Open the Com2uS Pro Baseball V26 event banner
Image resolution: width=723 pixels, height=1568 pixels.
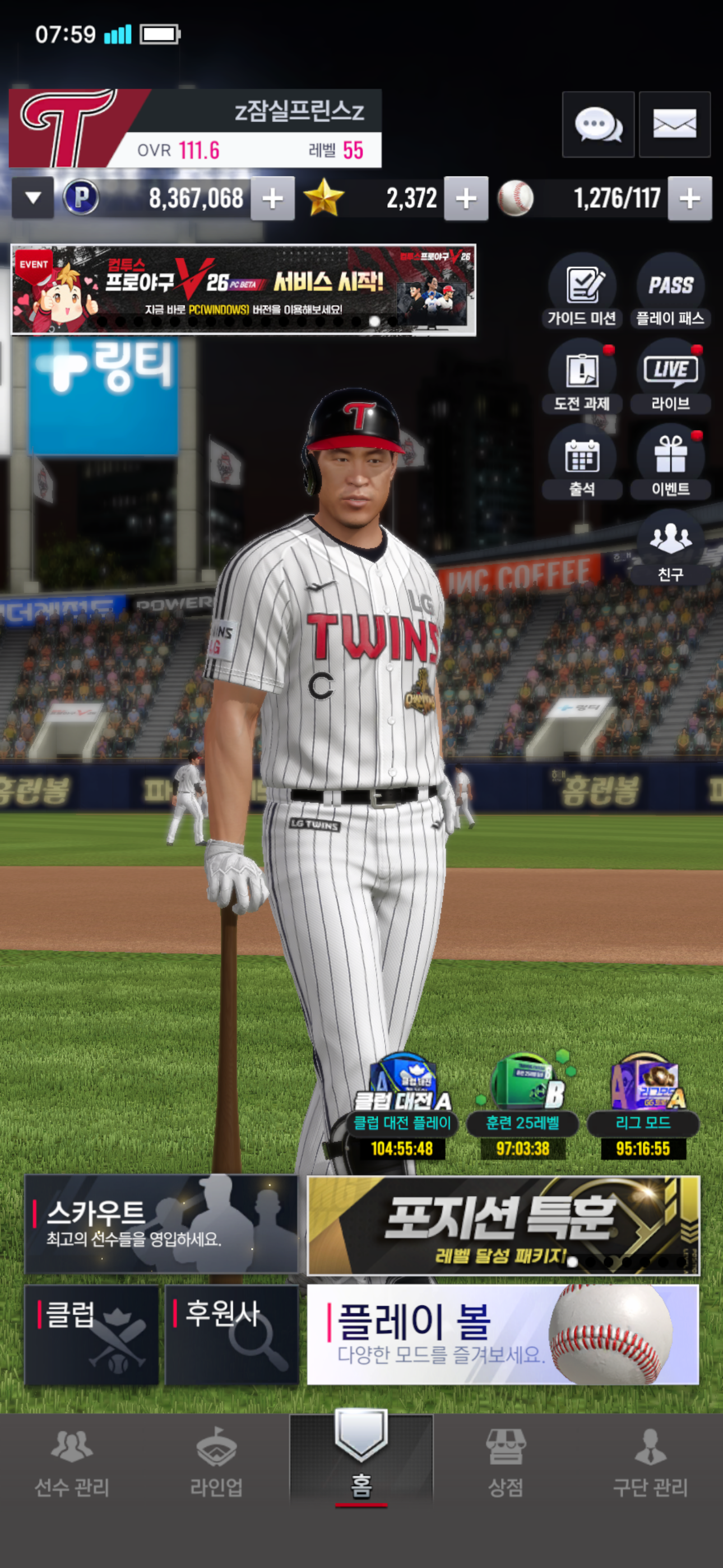click(243, 290)
